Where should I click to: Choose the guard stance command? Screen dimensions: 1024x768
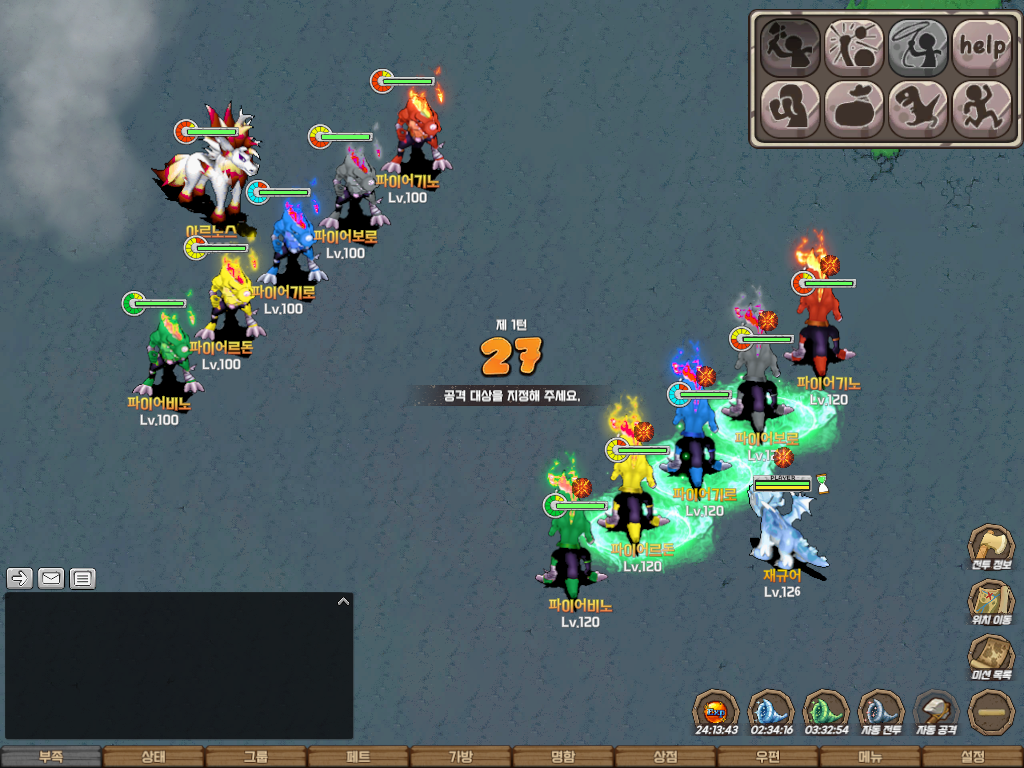tap(790, 108)
